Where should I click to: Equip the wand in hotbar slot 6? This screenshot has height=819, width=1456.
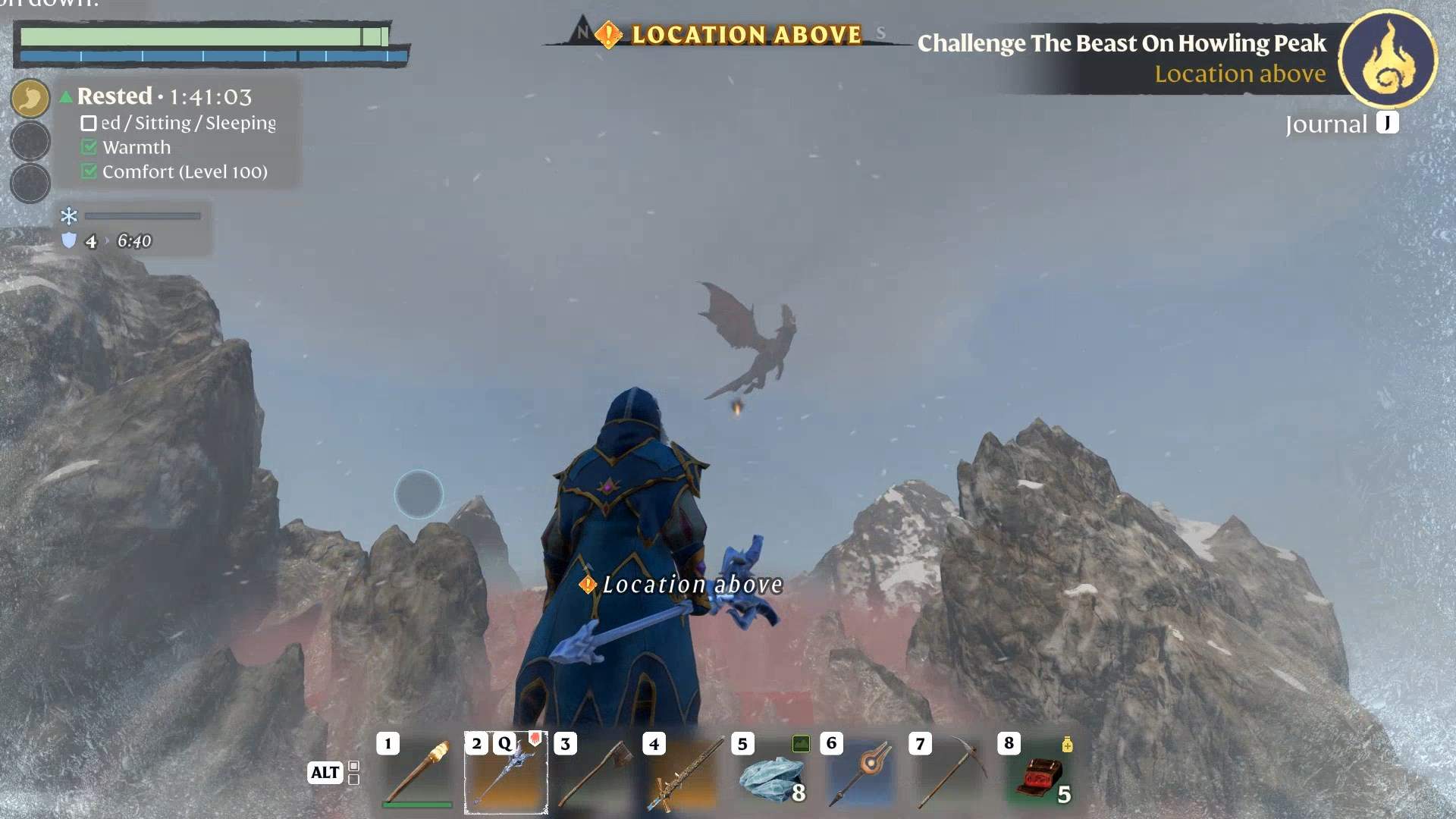(x=861, y=773)
